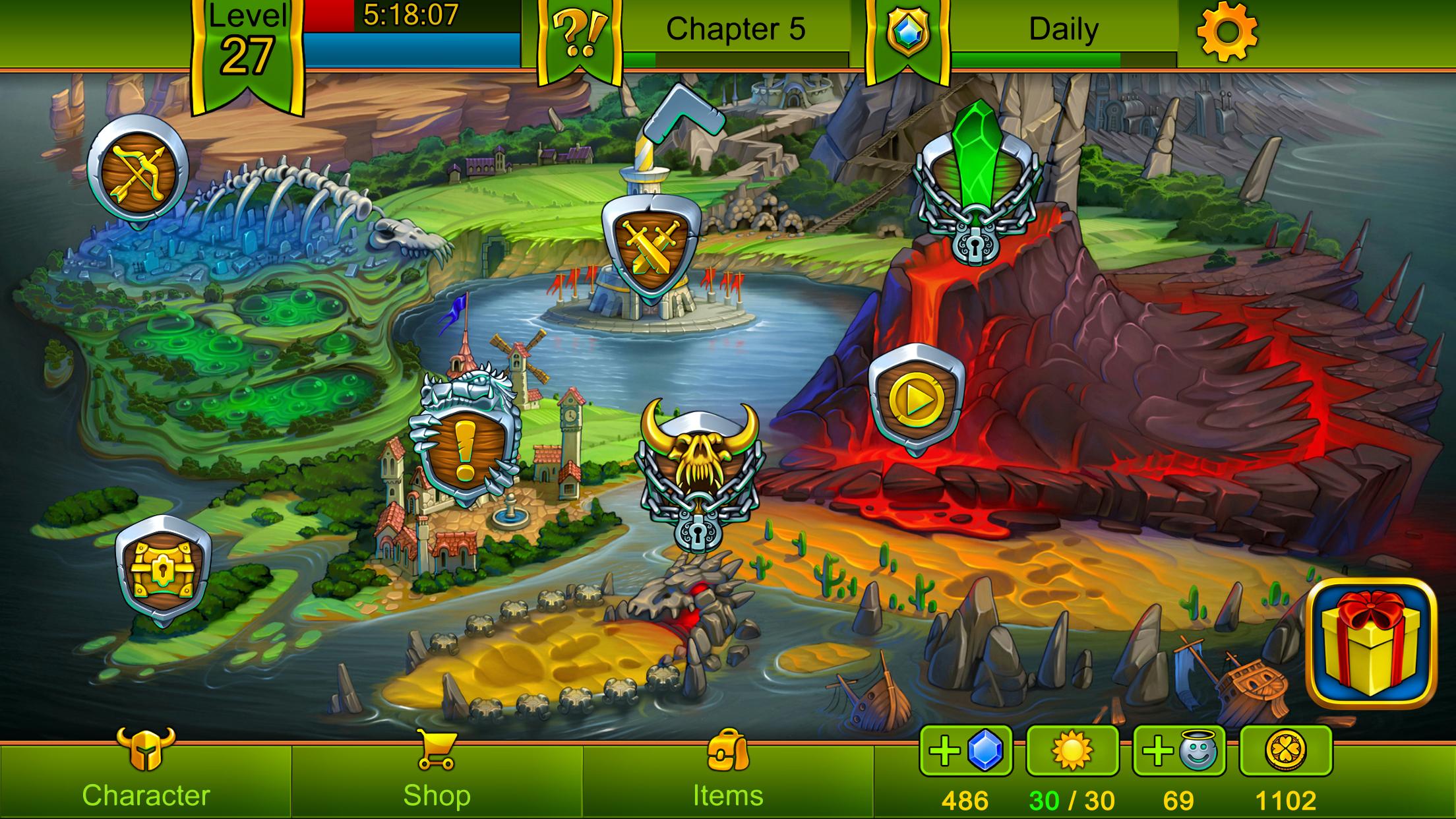The image size is (1456, 819).
Task: Open the Daily challenge panel
Action: (1063, 30)
